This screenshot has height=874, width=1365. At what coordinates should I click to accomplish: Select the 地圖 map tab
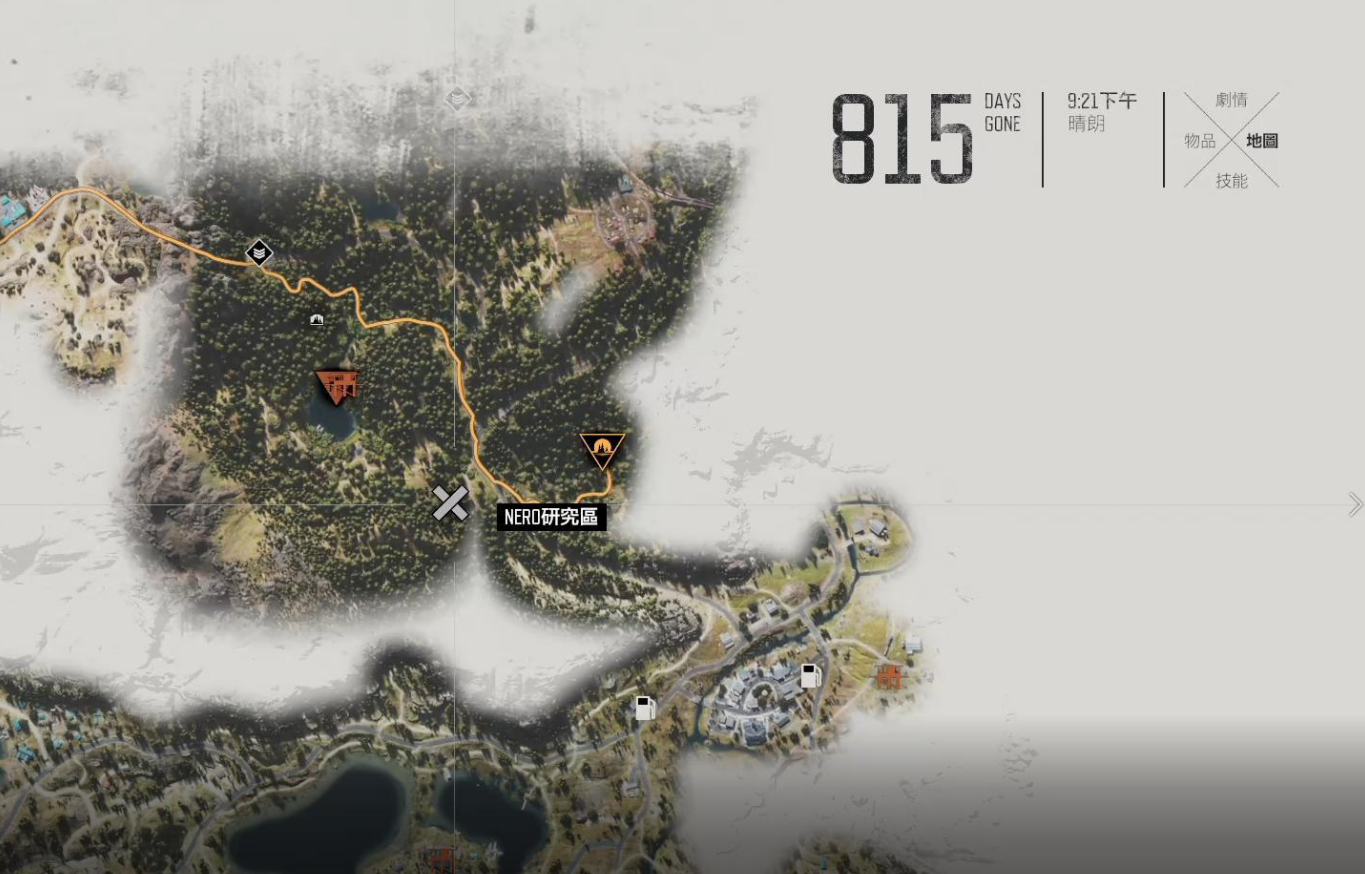tap(1262, 141)
